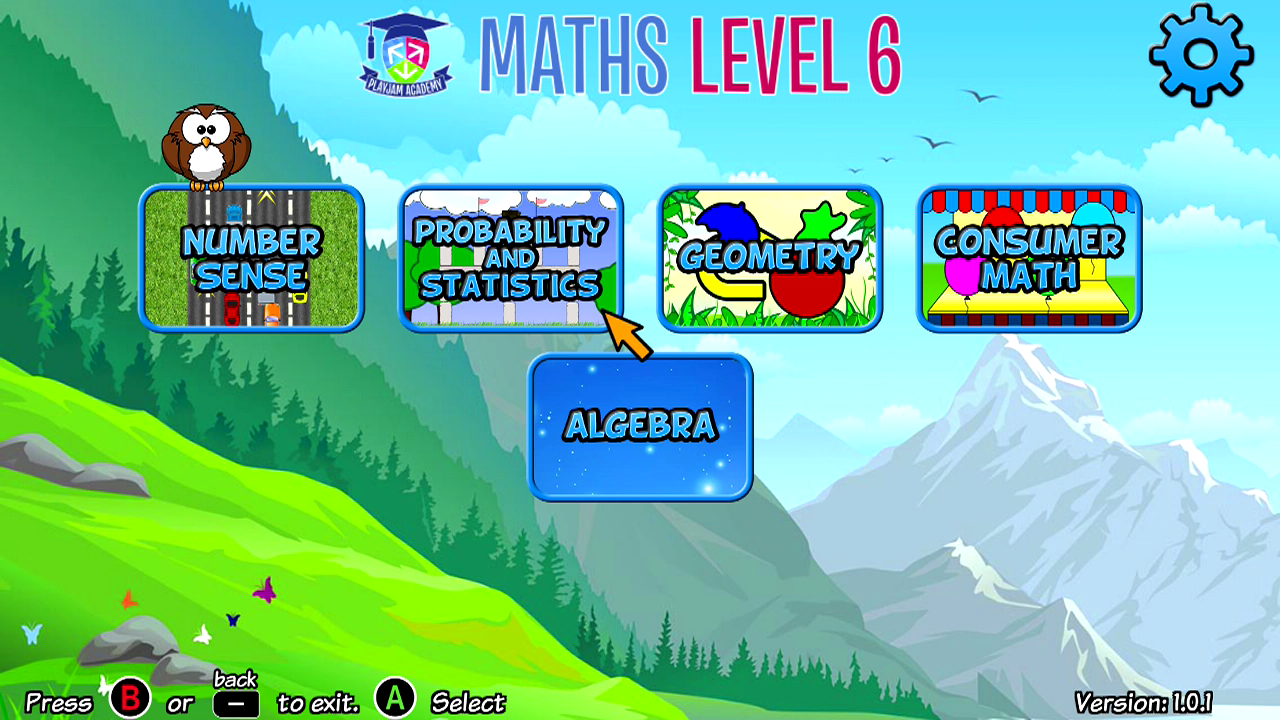
Task: Click the green shape in Geometry tile
Action: 820,220
